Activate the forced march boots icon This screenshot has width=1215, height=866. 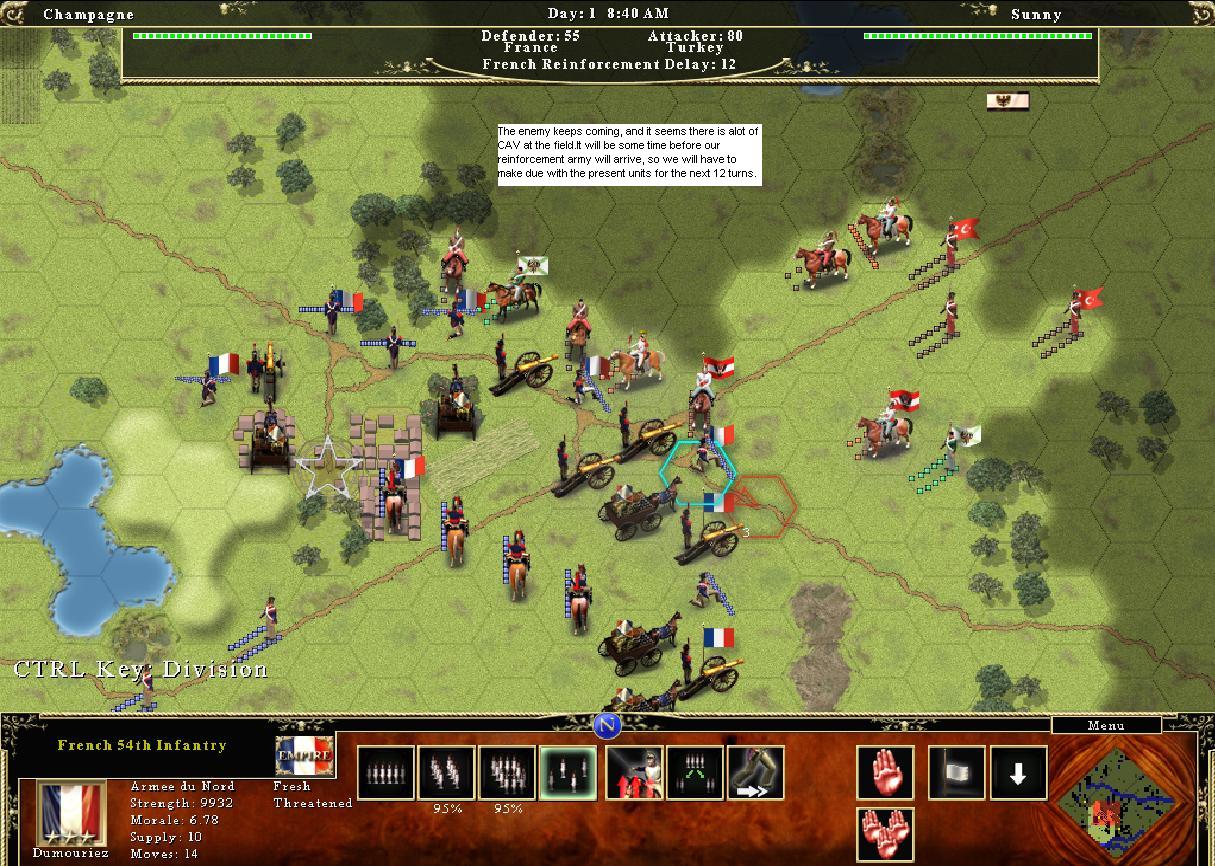click(755, 773)
